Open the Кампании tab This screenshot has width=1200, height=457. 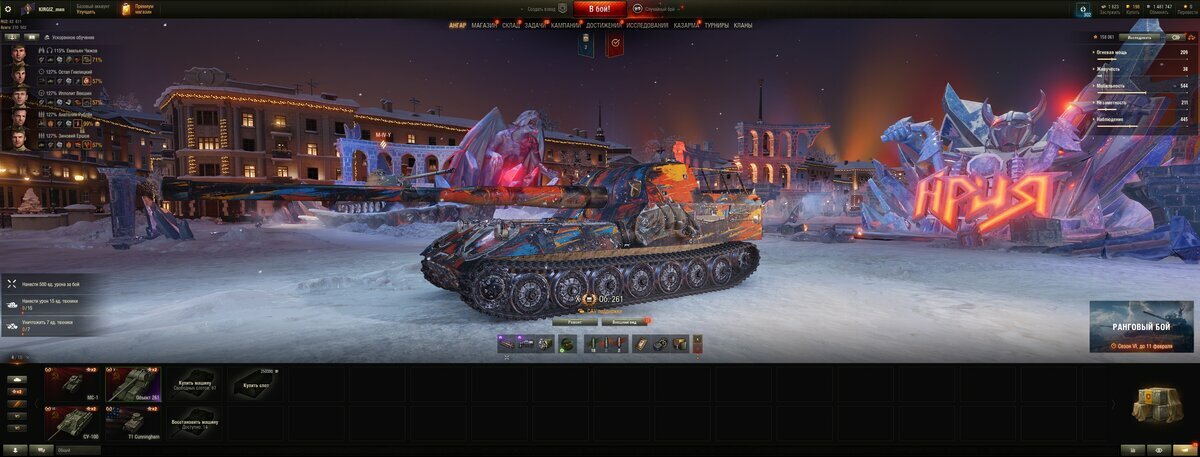tap(566, 25)
